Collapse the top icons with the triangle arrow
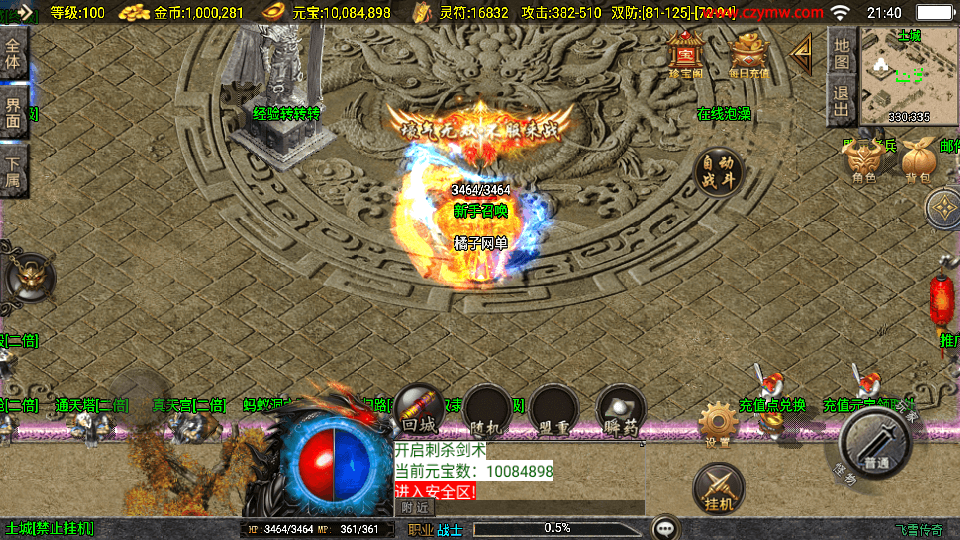The height and width of the screenshot is (540, 960). pyautogui.click(x=802, y=55)
